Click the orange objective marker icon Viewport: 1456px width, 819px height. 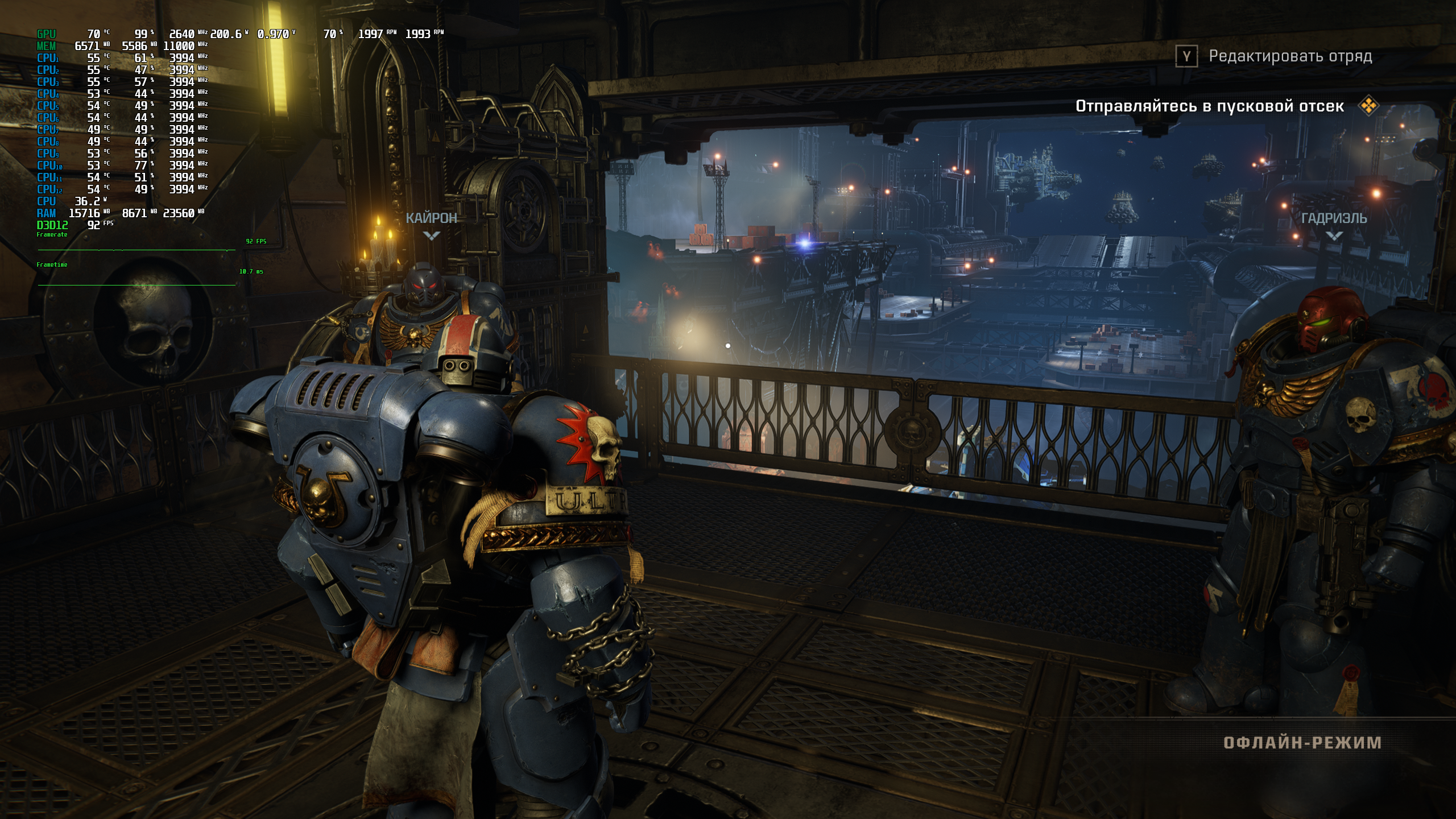(x=1368, y=106)
